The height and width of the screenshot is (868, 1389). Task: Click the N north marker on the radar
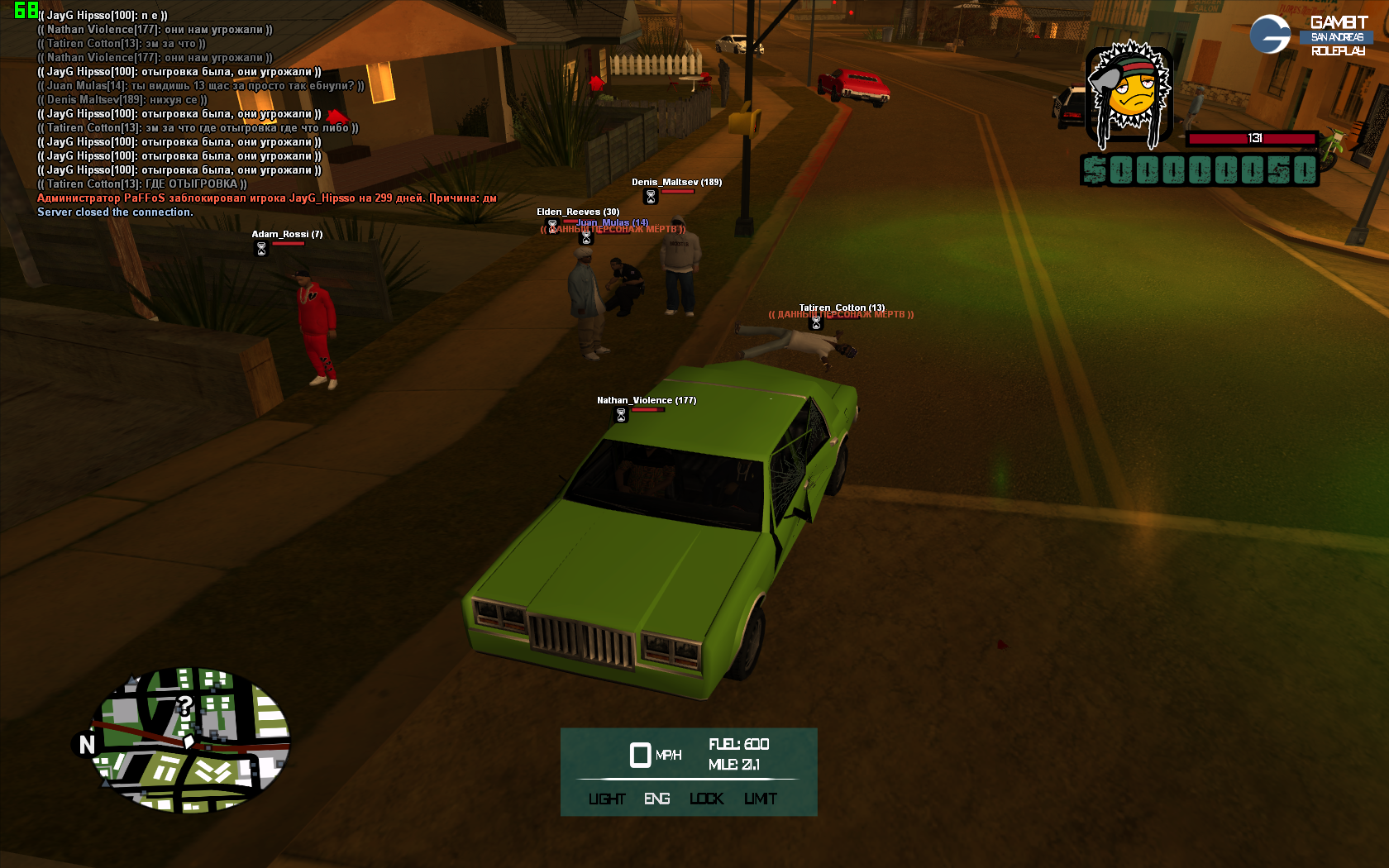point(87,745)
